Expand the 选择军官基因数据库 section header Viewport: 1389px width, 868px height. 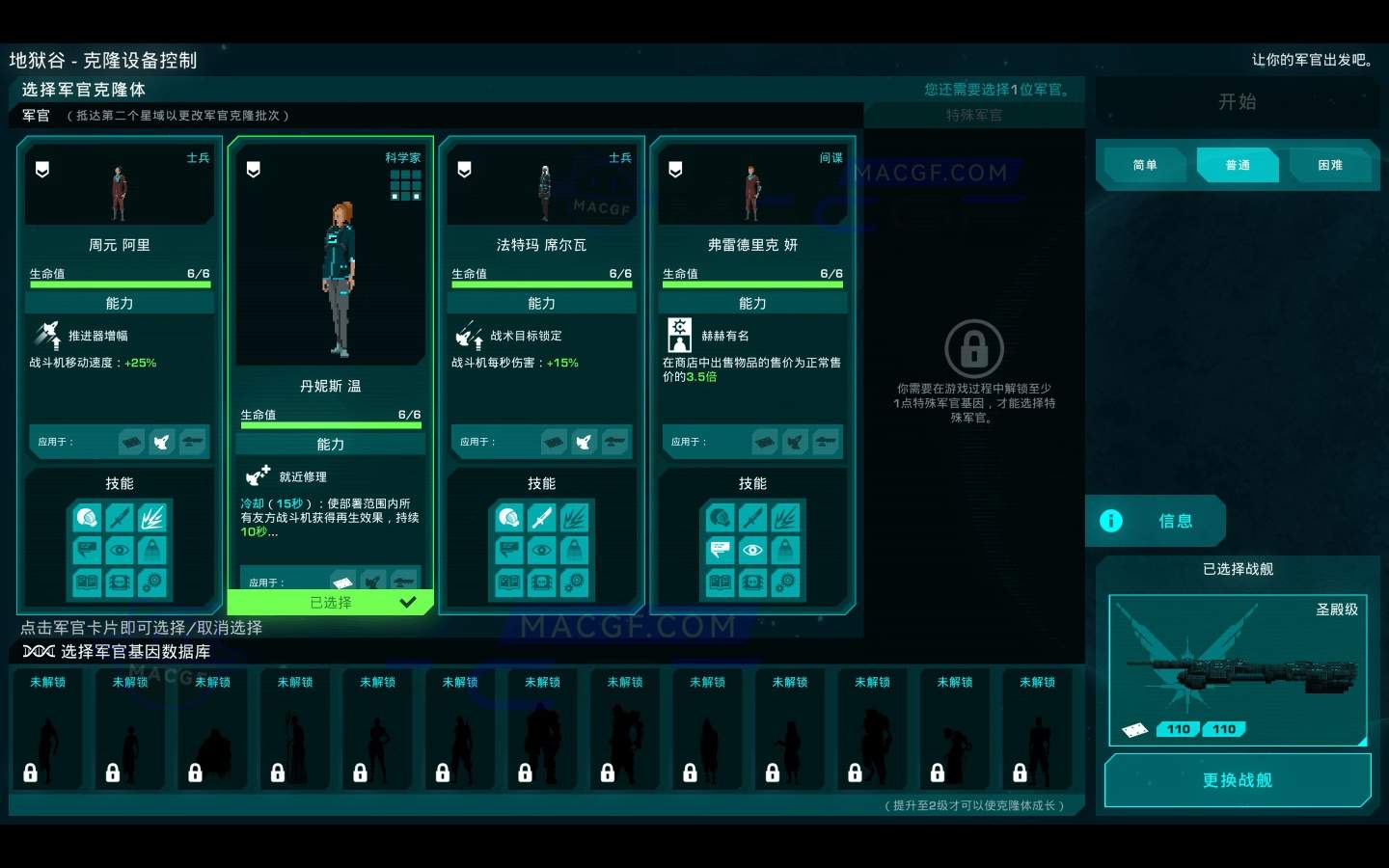[116, 651]
